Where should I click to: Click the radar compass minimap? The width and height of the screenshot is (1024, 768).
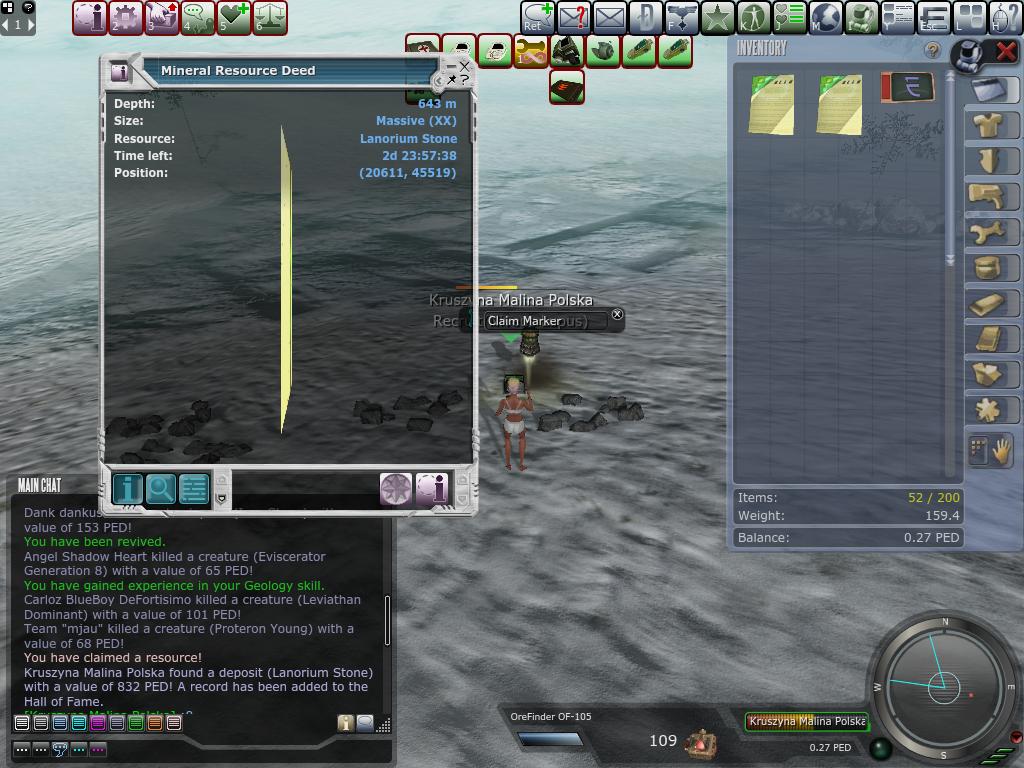(x=944, y=686)
